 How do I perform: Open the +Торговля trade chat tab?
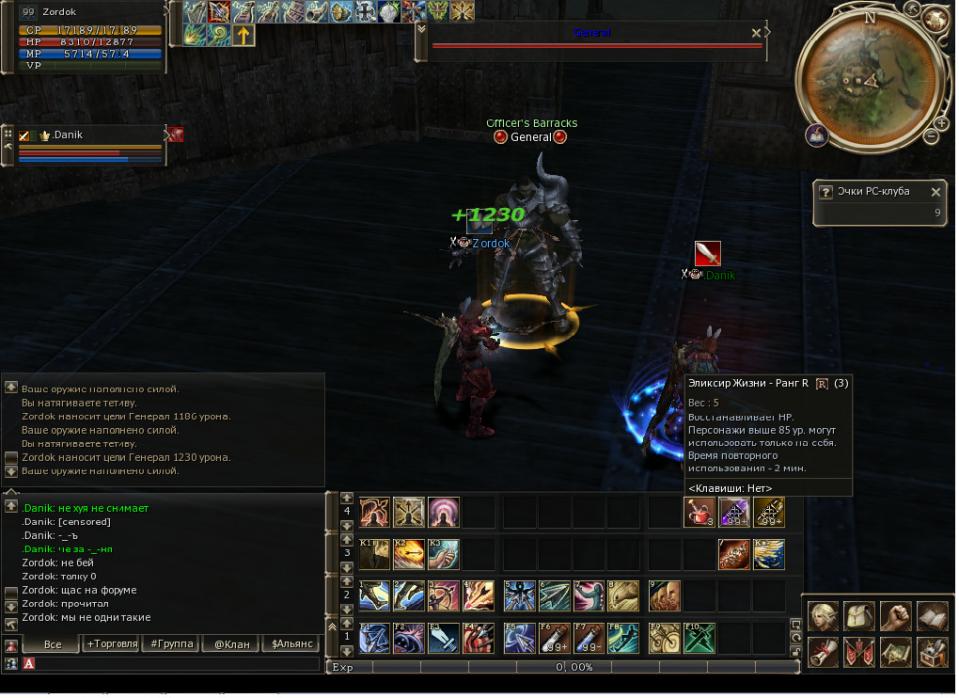pos(110,644)
